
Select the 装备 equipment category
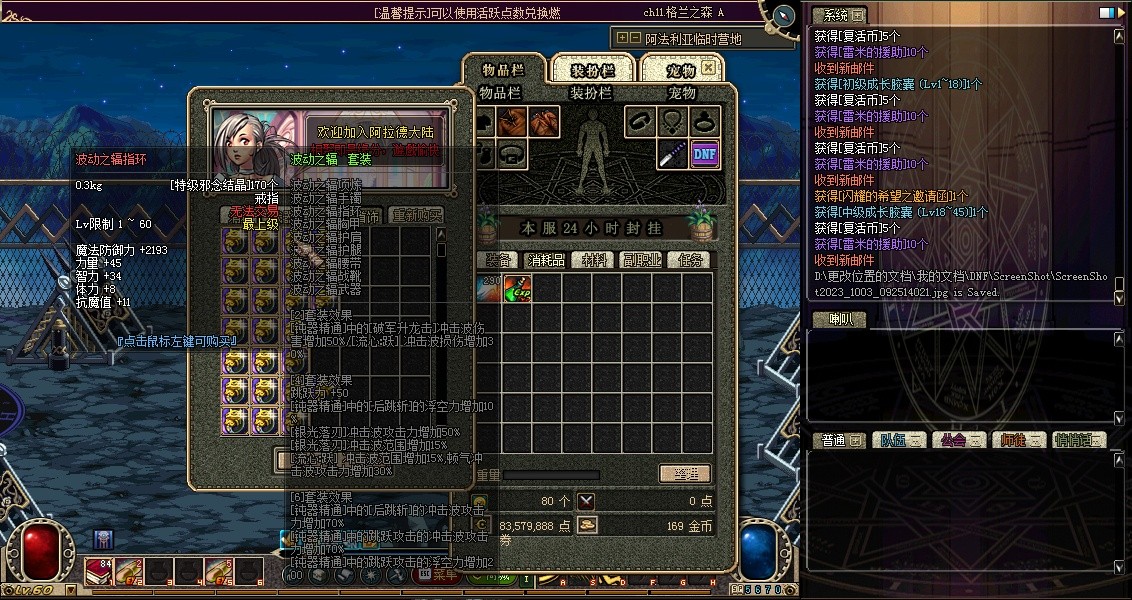click(498, 259)
